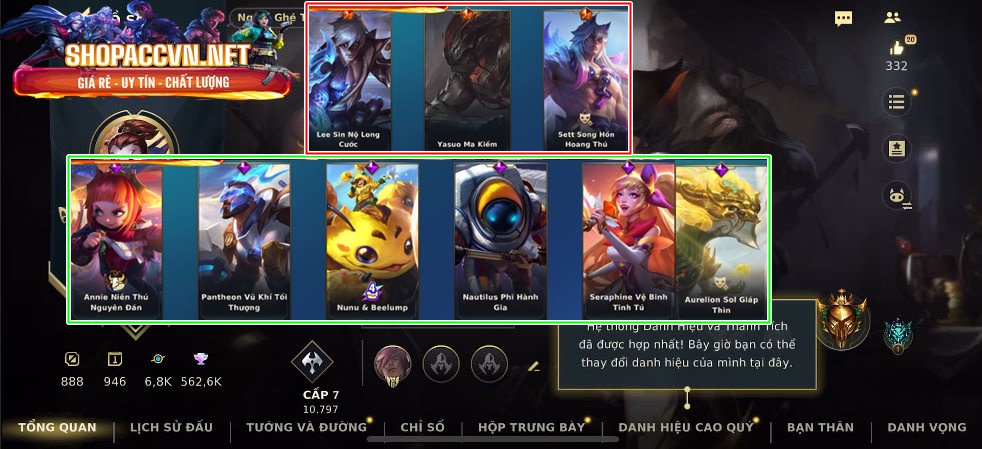Click the pencil edit icon
This screenshot has width=982, height=449.
(534, 367)
